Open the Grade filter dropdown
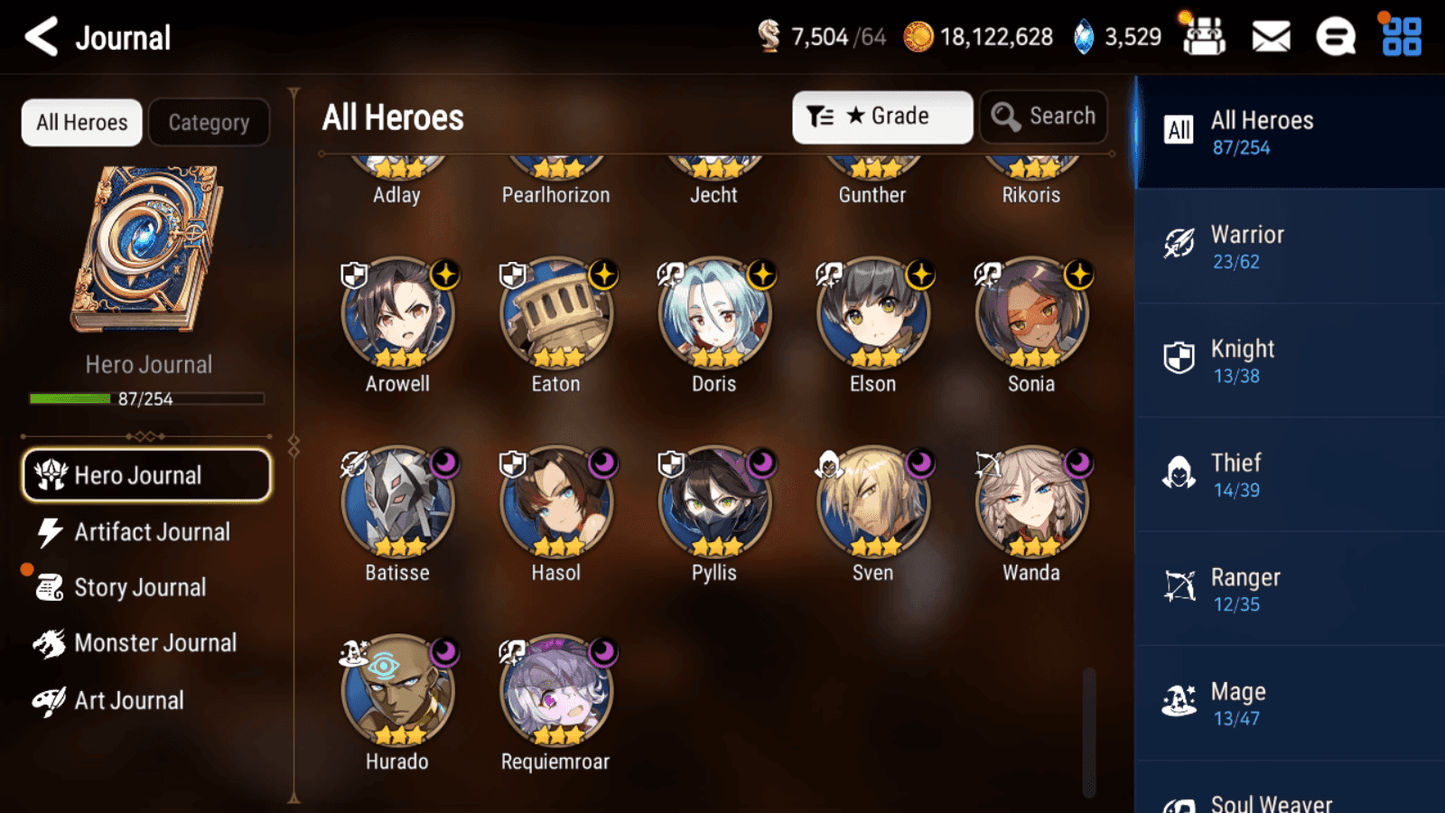 point(882,116)
